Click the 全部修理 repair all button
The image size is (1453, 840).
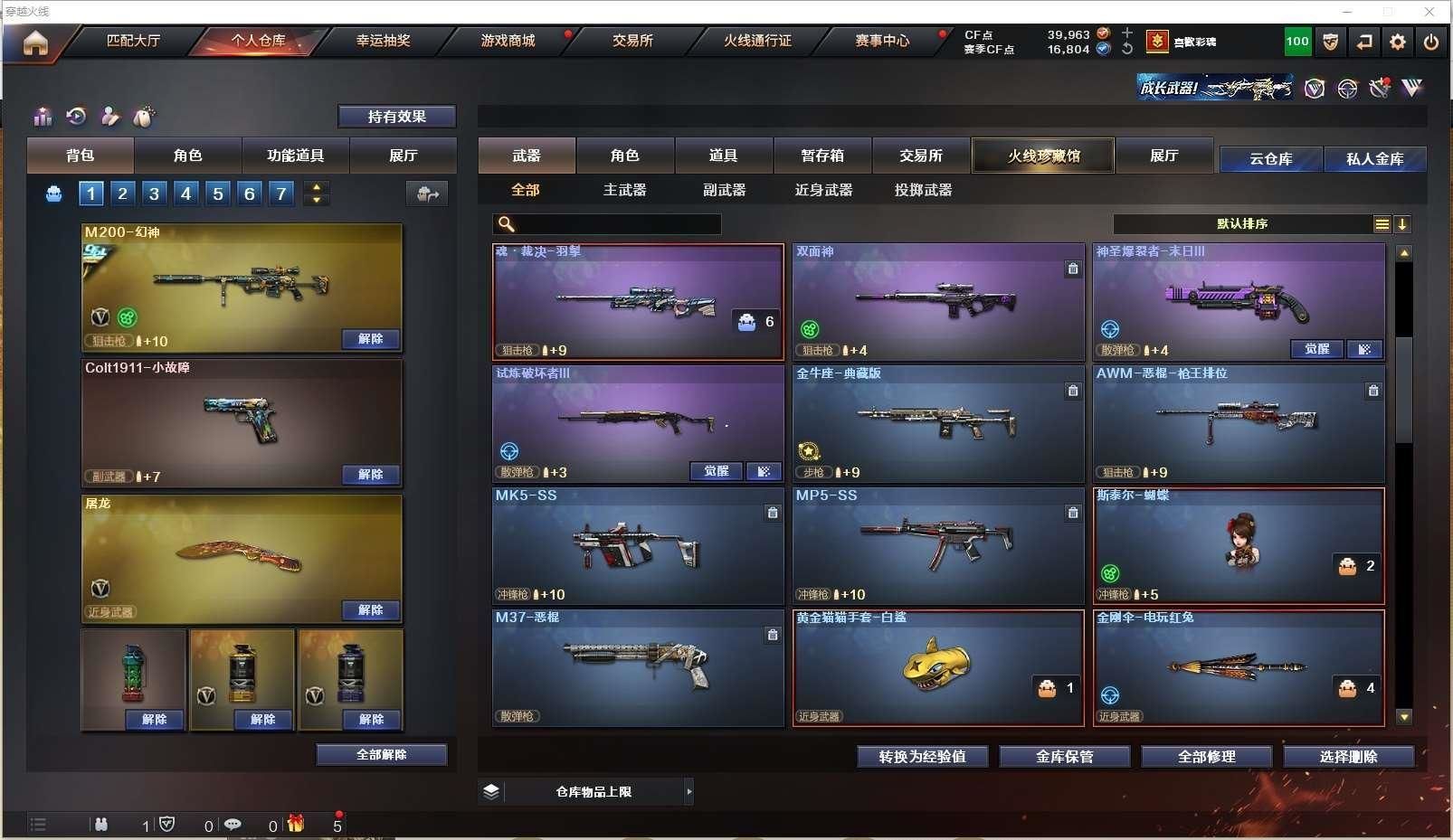(x=1206, y=757)
